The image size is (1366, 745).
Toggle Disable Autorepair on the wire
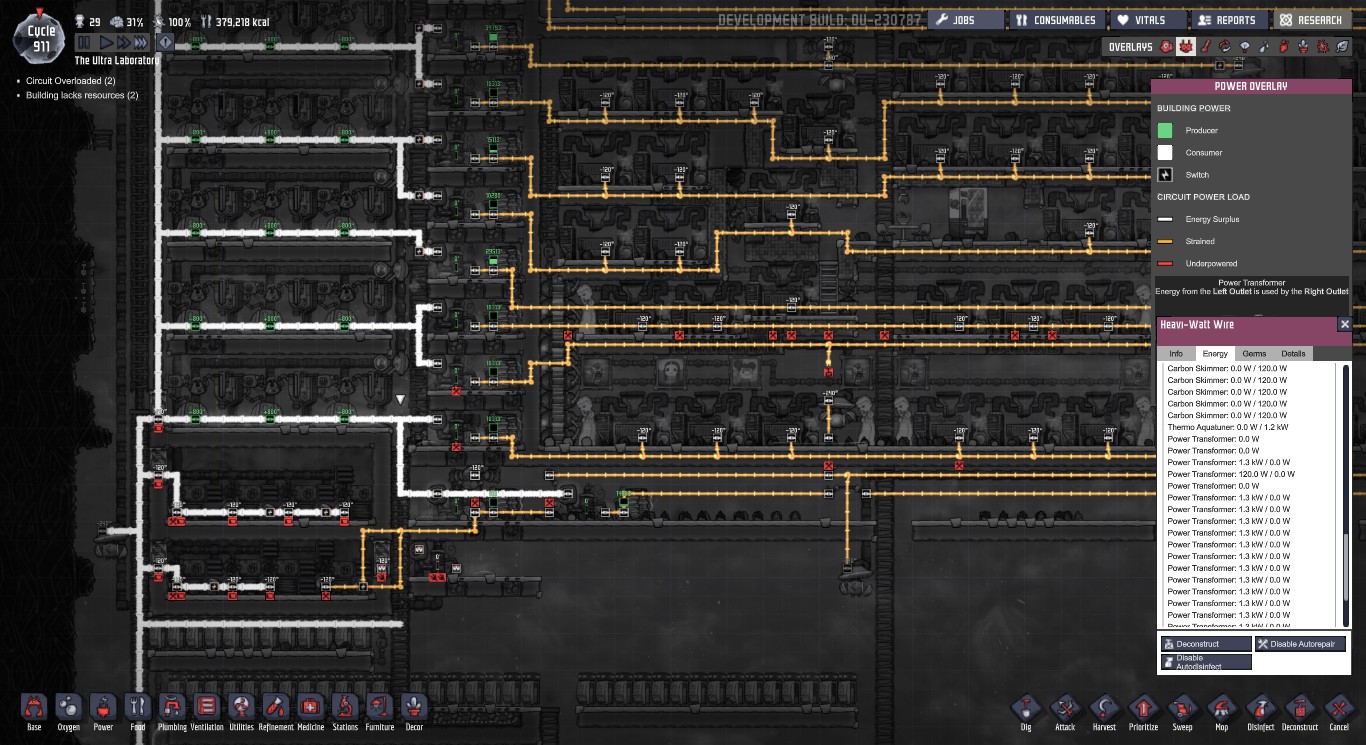click(x=1300, y=643)
